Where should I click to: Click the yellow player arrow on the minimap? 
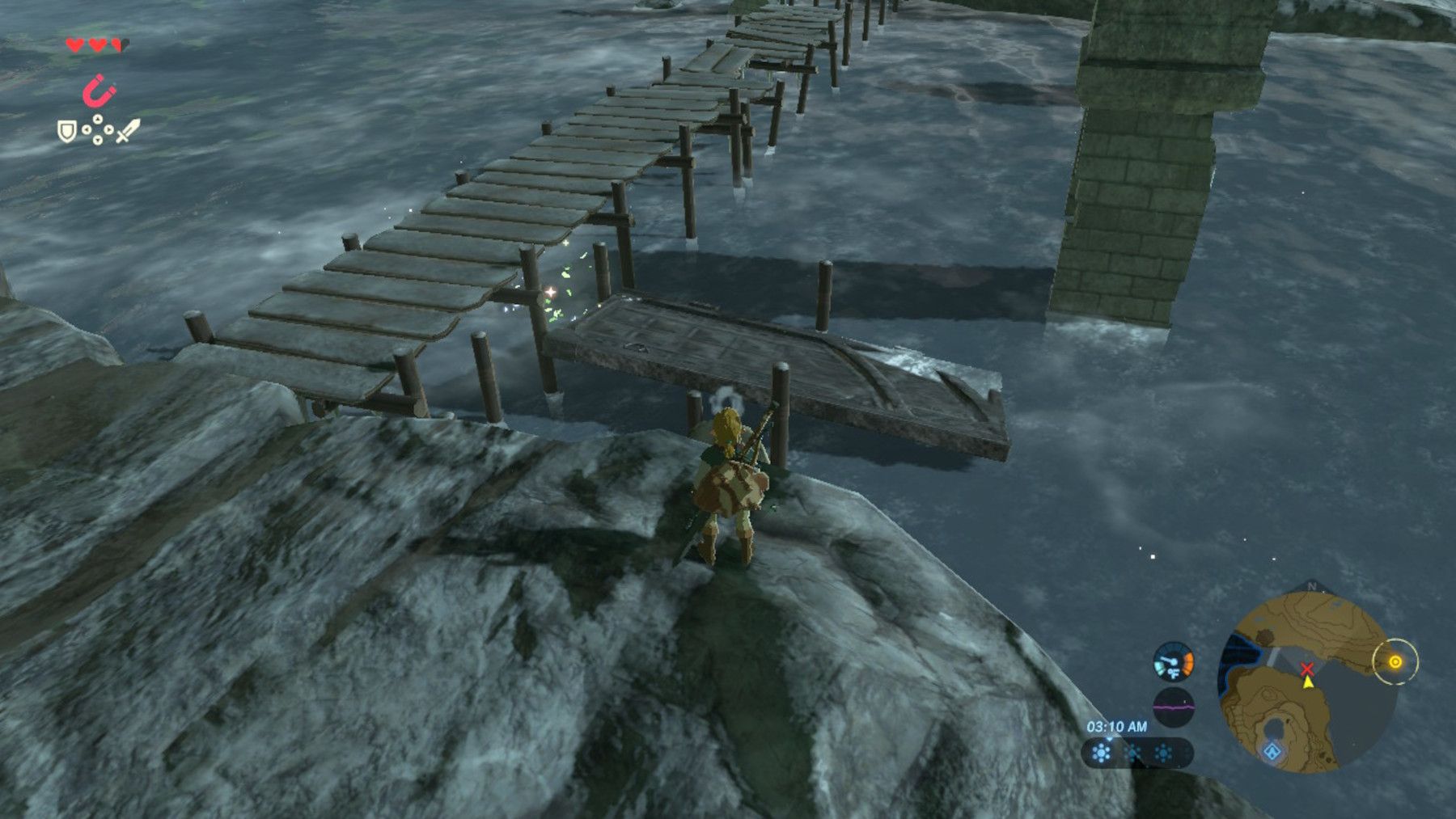click(1308, 683)
